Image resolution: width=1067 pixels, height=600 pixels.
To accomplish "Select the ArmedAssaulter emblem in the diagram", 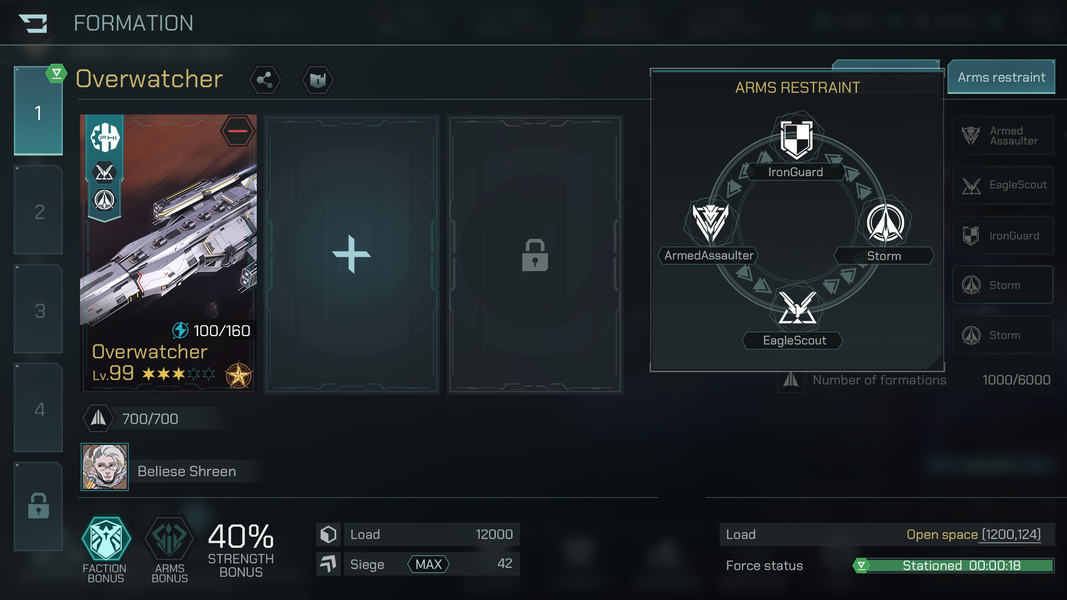I will pyautogui.click(x=709, y=223).
